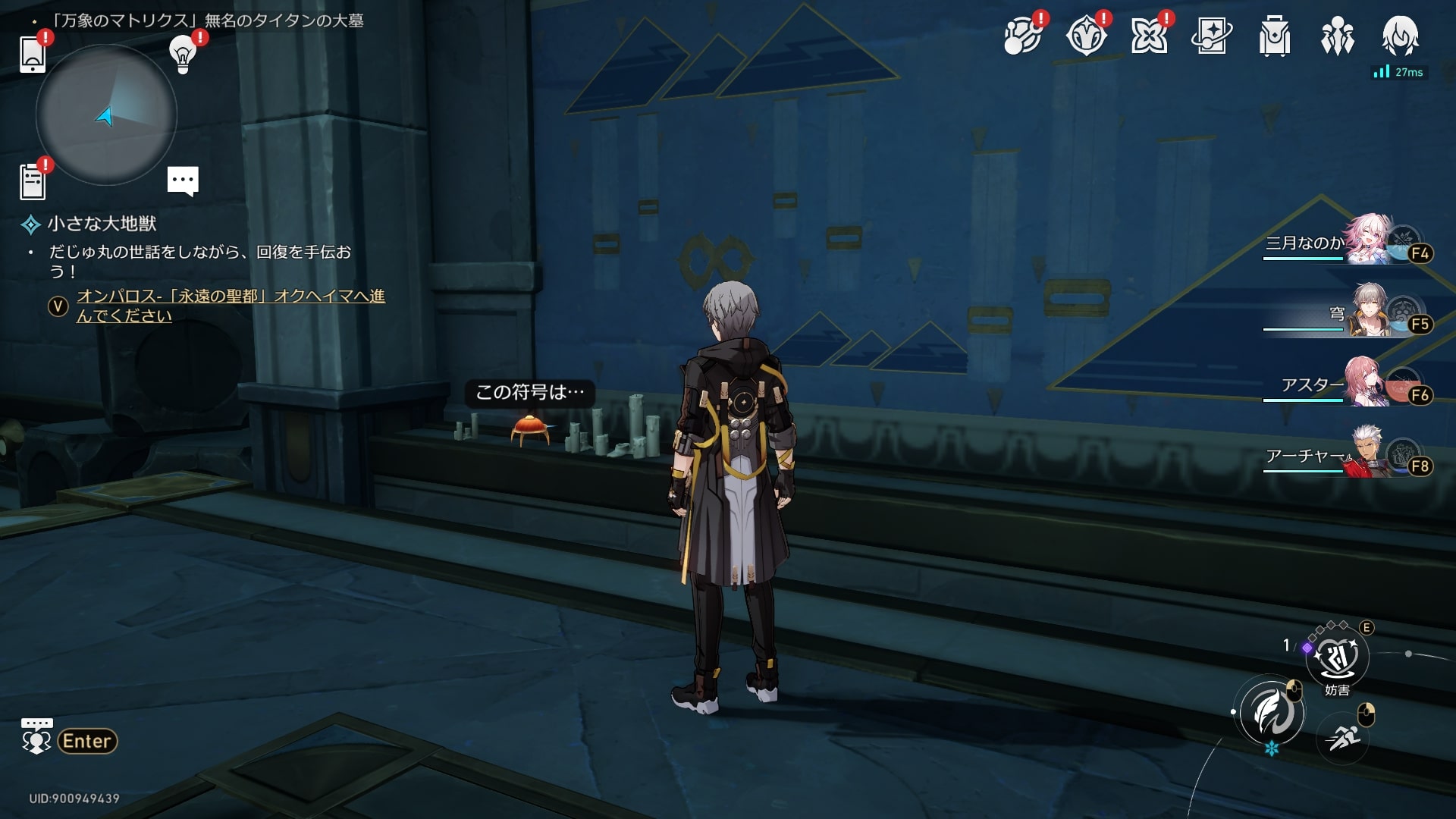The height and width of the screenshot is (819, 1456).
Task: Open the phone menu icon
Action: 33,54
